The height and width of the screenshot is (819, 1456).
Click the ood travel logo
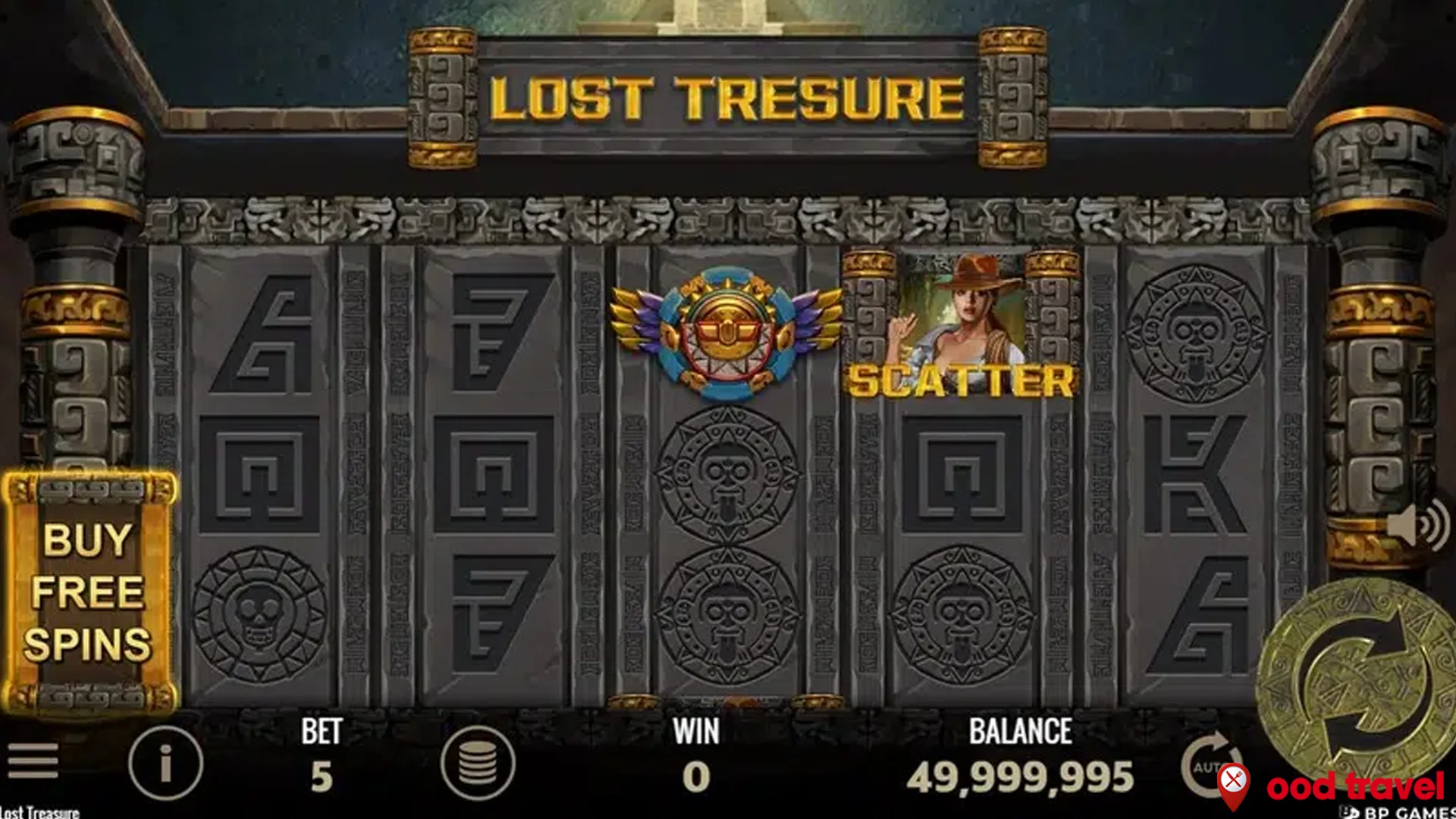point(1357,789)
